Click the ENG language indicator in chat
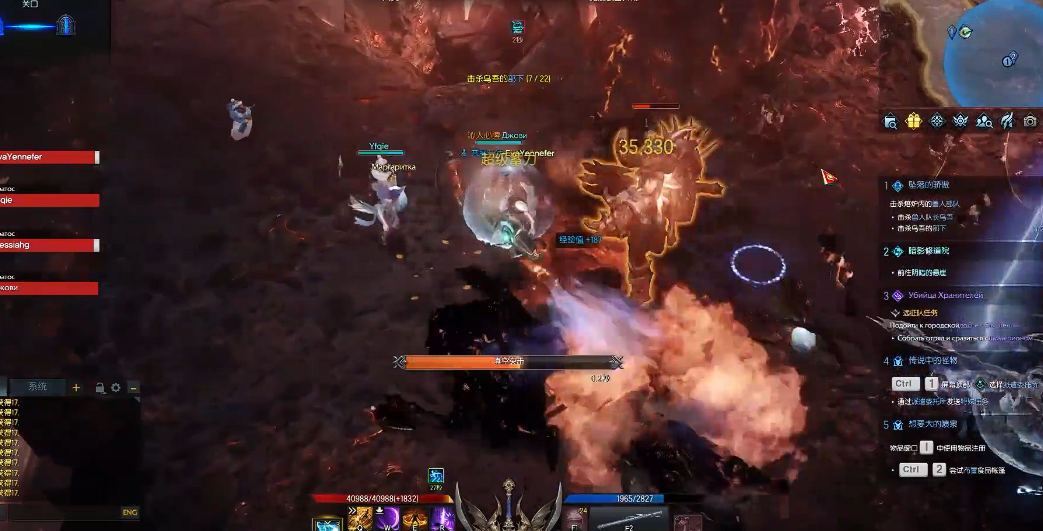The height and width of the screenshot is (531, 1043). coord(129,512)
